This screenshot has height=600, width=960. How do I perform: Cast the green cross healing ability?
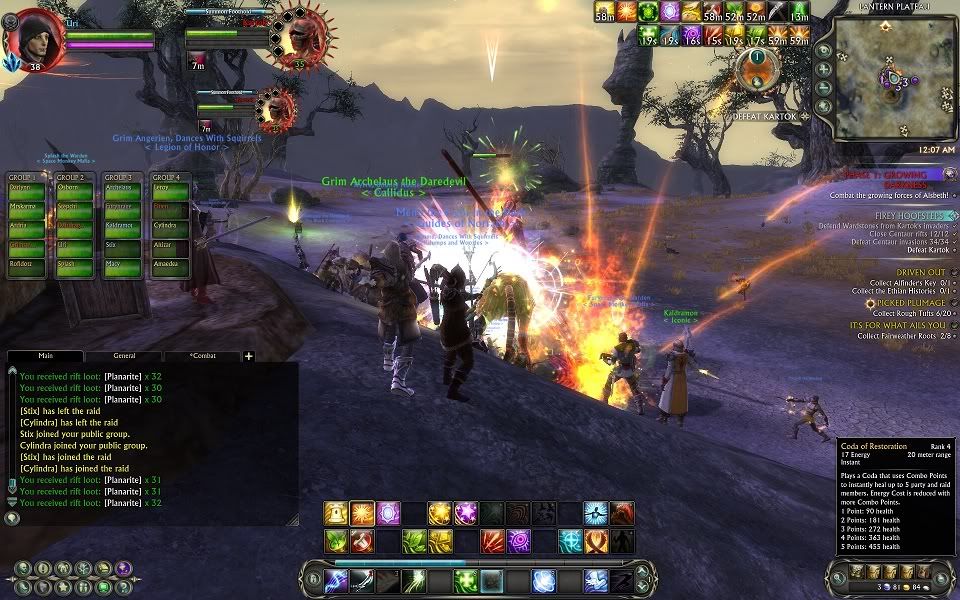click(x=466, y=581)
